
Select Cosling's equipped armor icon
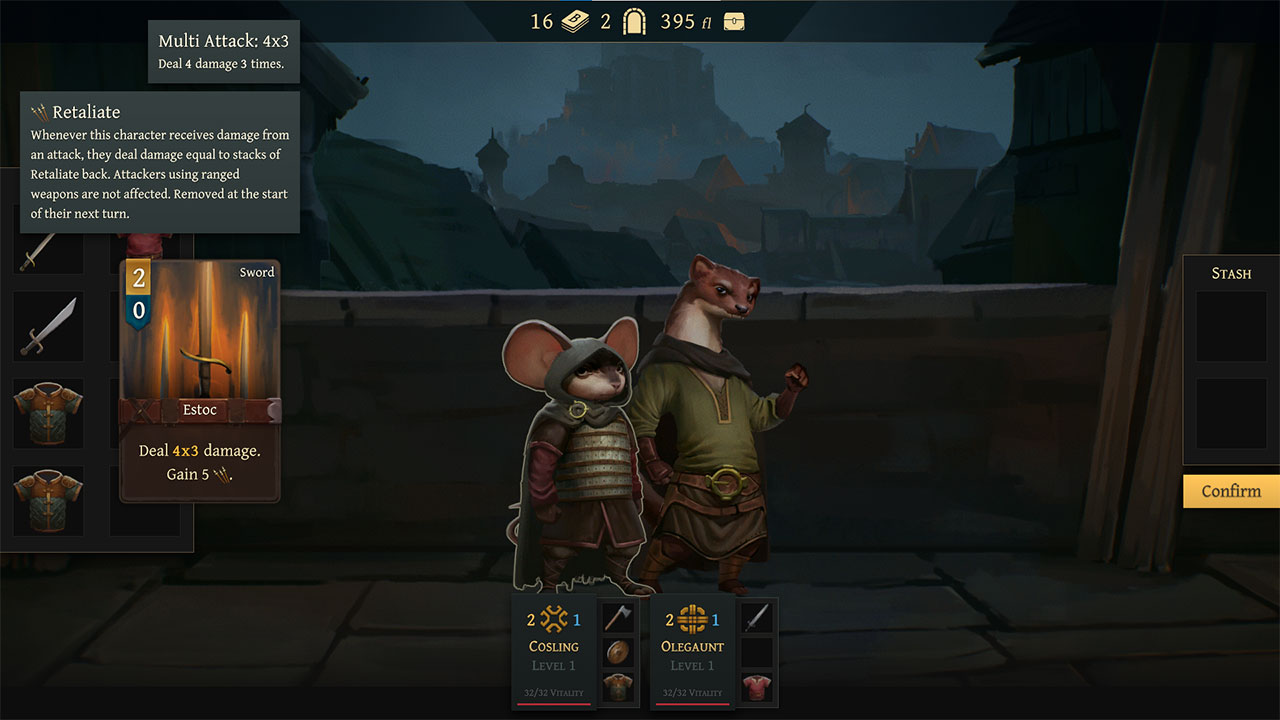tap(618, 688)
